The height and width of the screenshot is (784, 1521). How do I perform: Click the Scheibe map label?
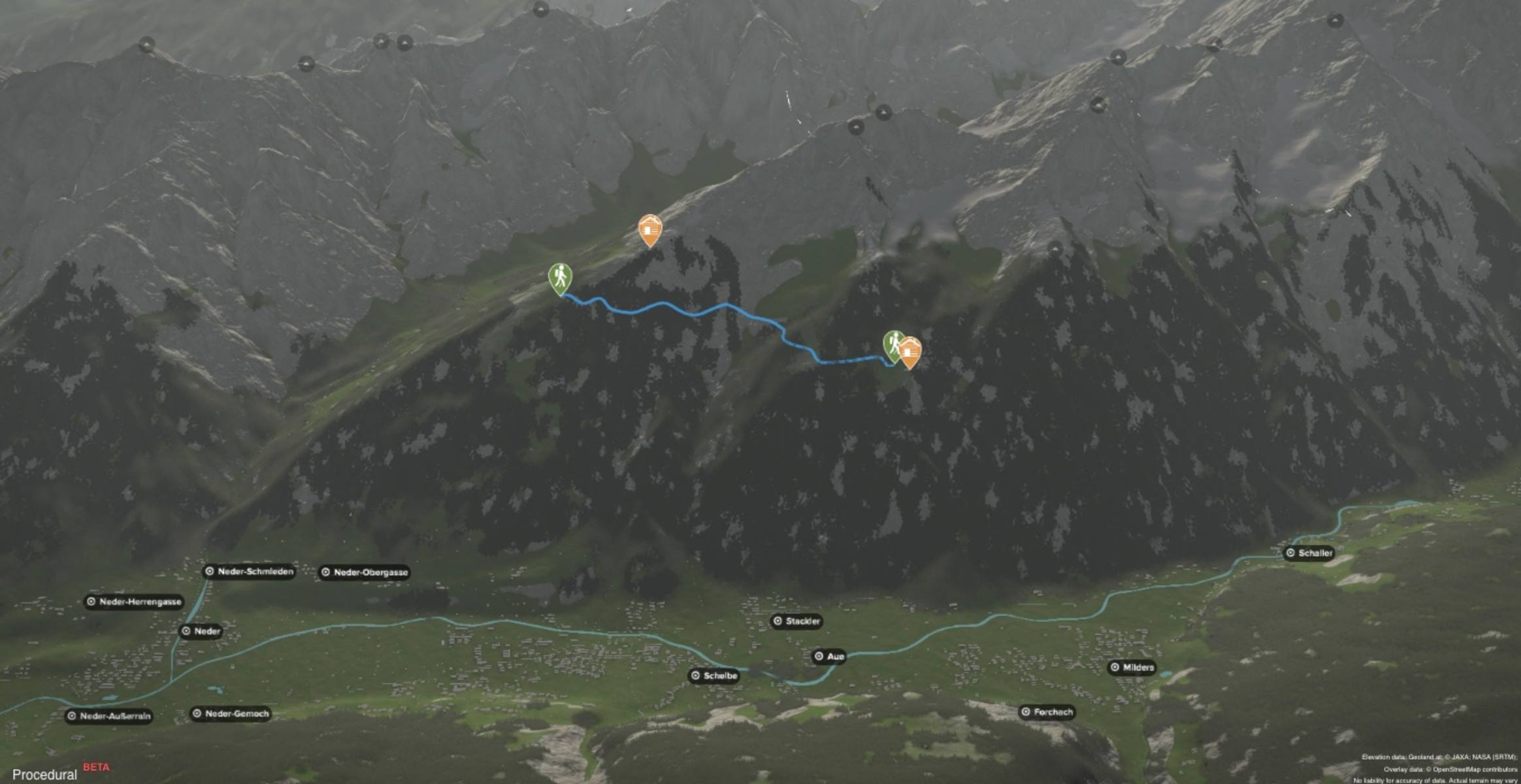pyautogui.click(x=713, y=676)
